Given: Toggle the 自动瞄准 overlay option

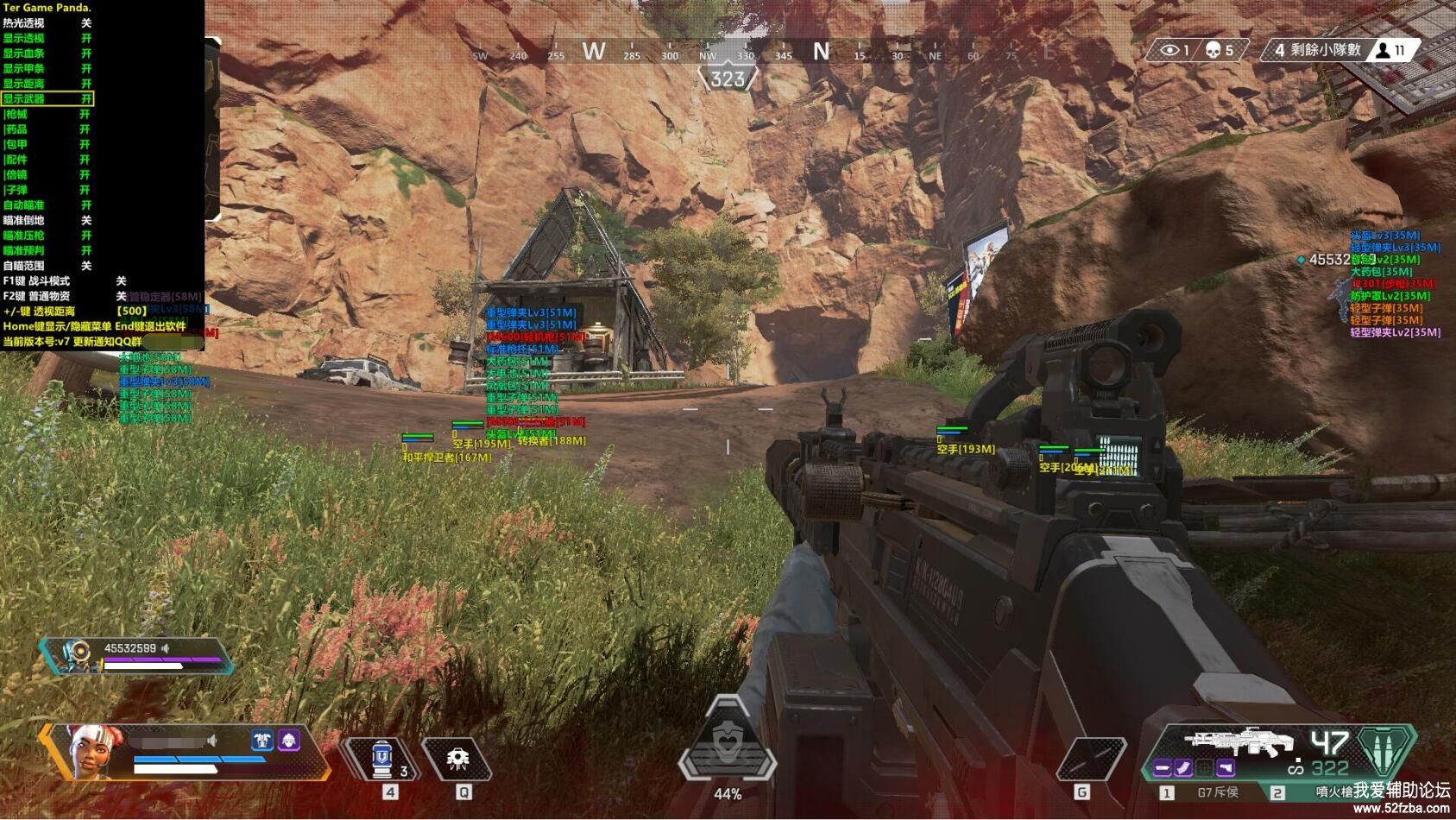Looking at the screenshot, I should point(47,205).
